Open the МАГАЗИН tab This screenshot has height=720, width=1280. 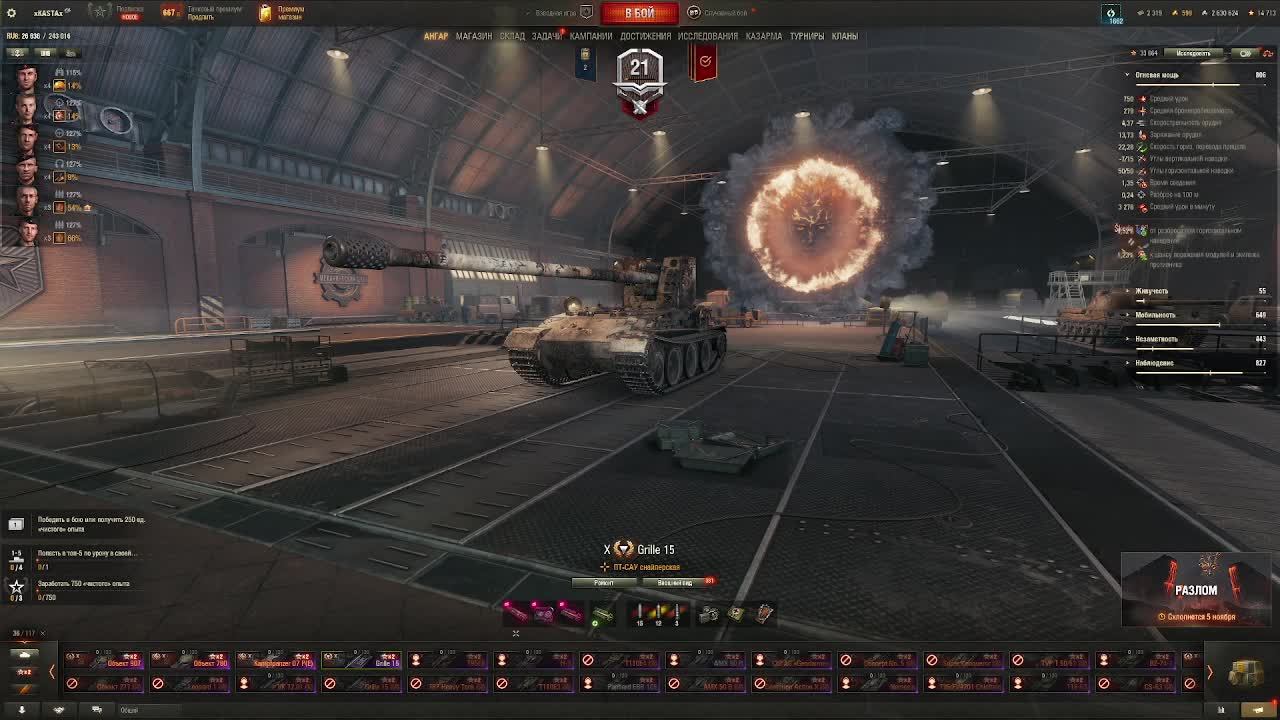point(474,36)
